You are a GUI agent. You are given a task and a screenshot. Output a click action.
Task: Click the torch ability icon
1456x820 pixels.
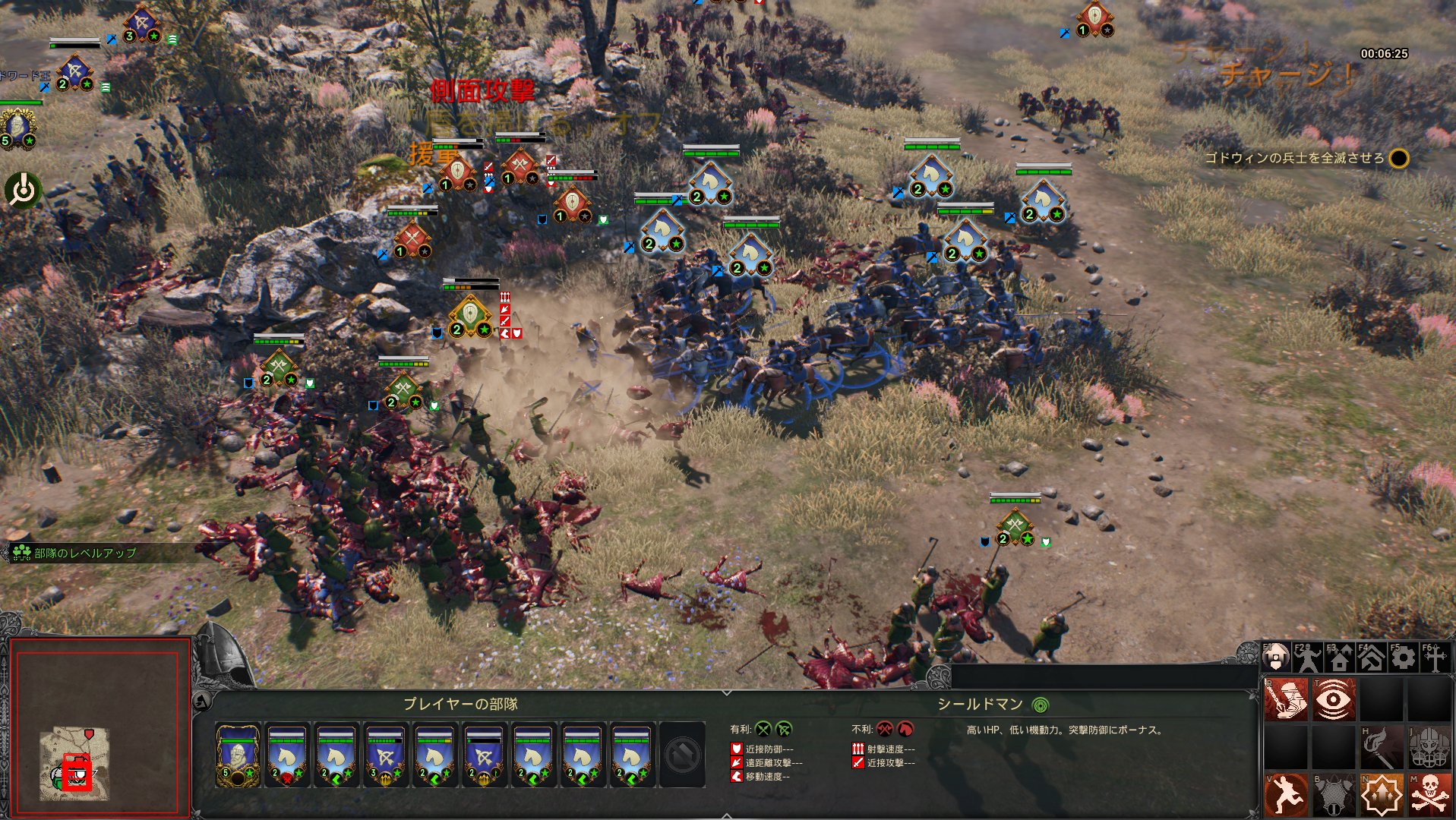tap(1382, 748)
